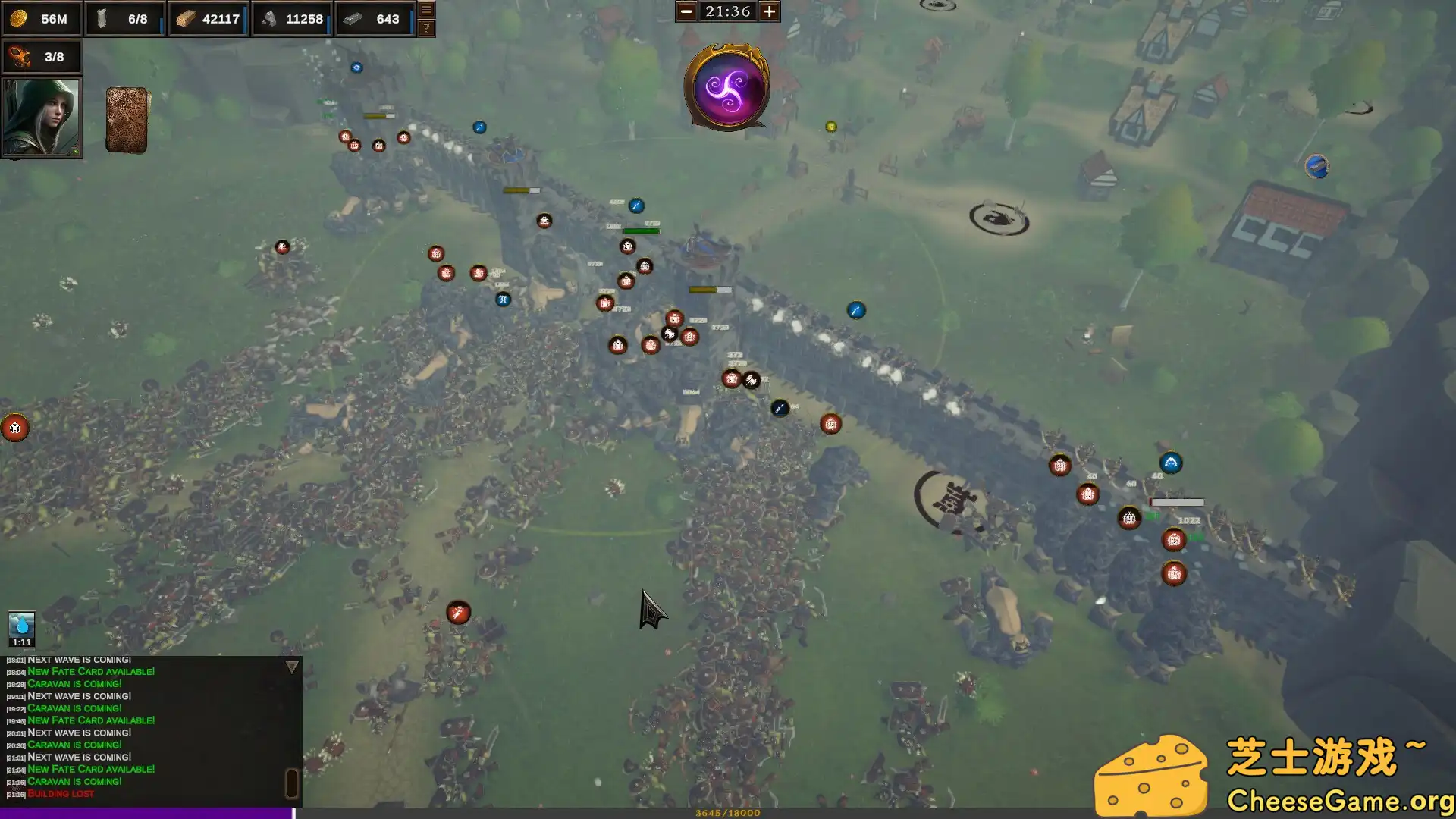
Task: Click the Building Lost red log entry
Action: (x=59, y=793)
